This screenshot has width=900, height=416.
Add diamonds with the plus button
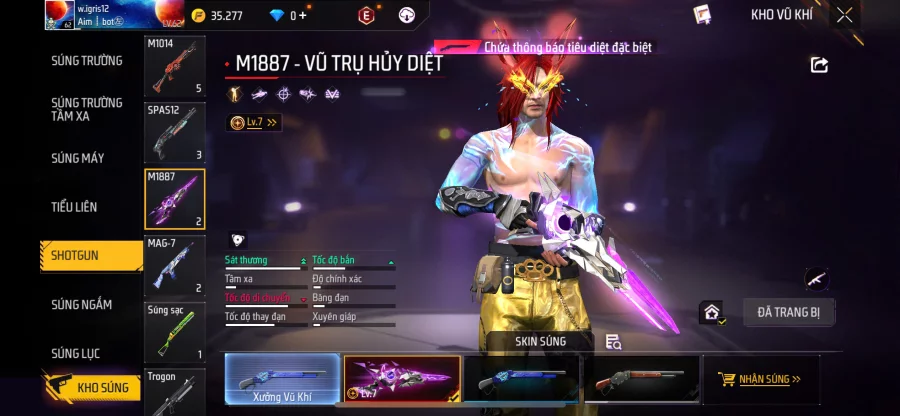click(302, 15)
